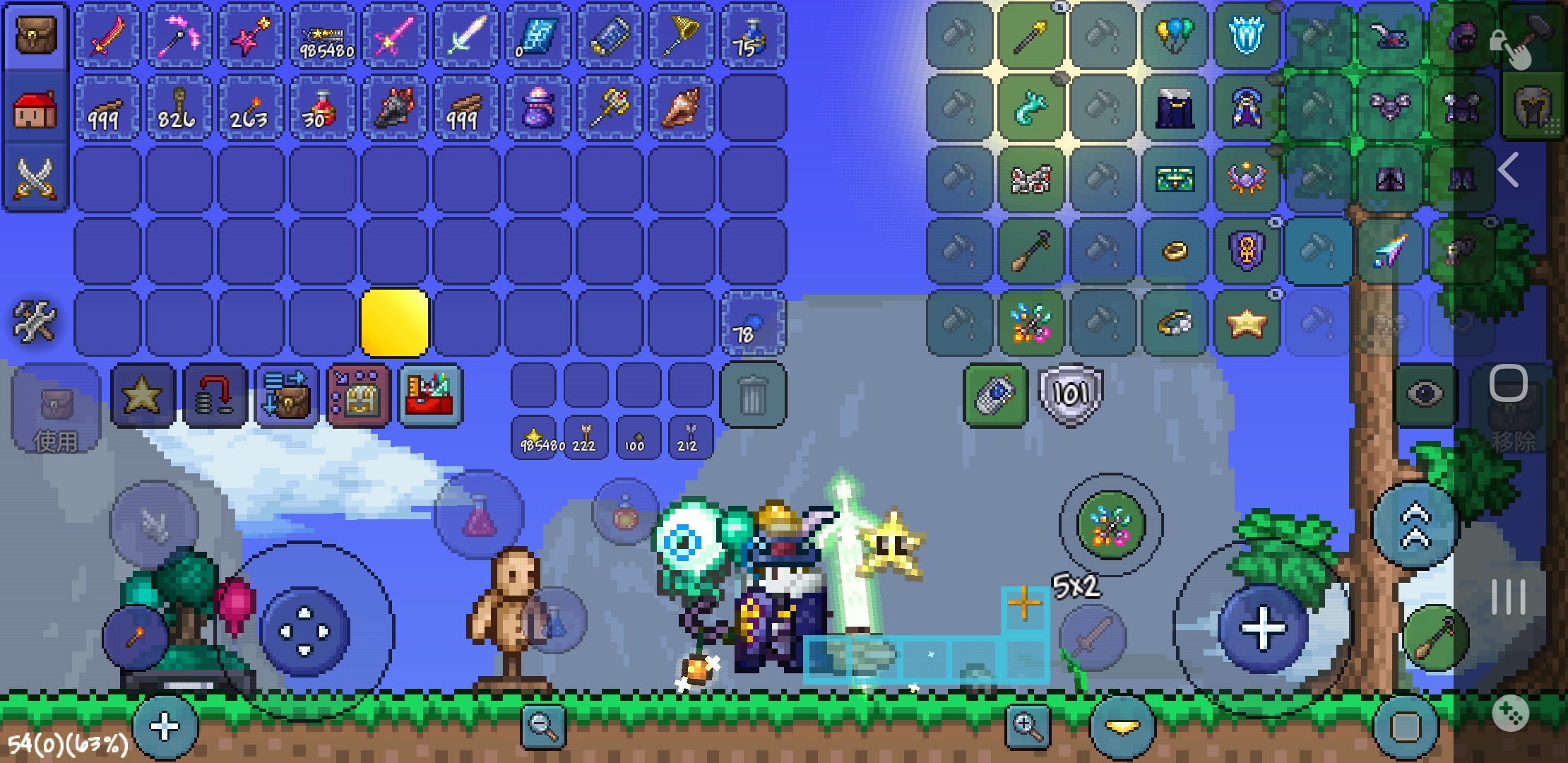This screenshot has width=1568, height=763.
Task: Select the bug net hotbar slot
Action: click(x=681, y=36)
